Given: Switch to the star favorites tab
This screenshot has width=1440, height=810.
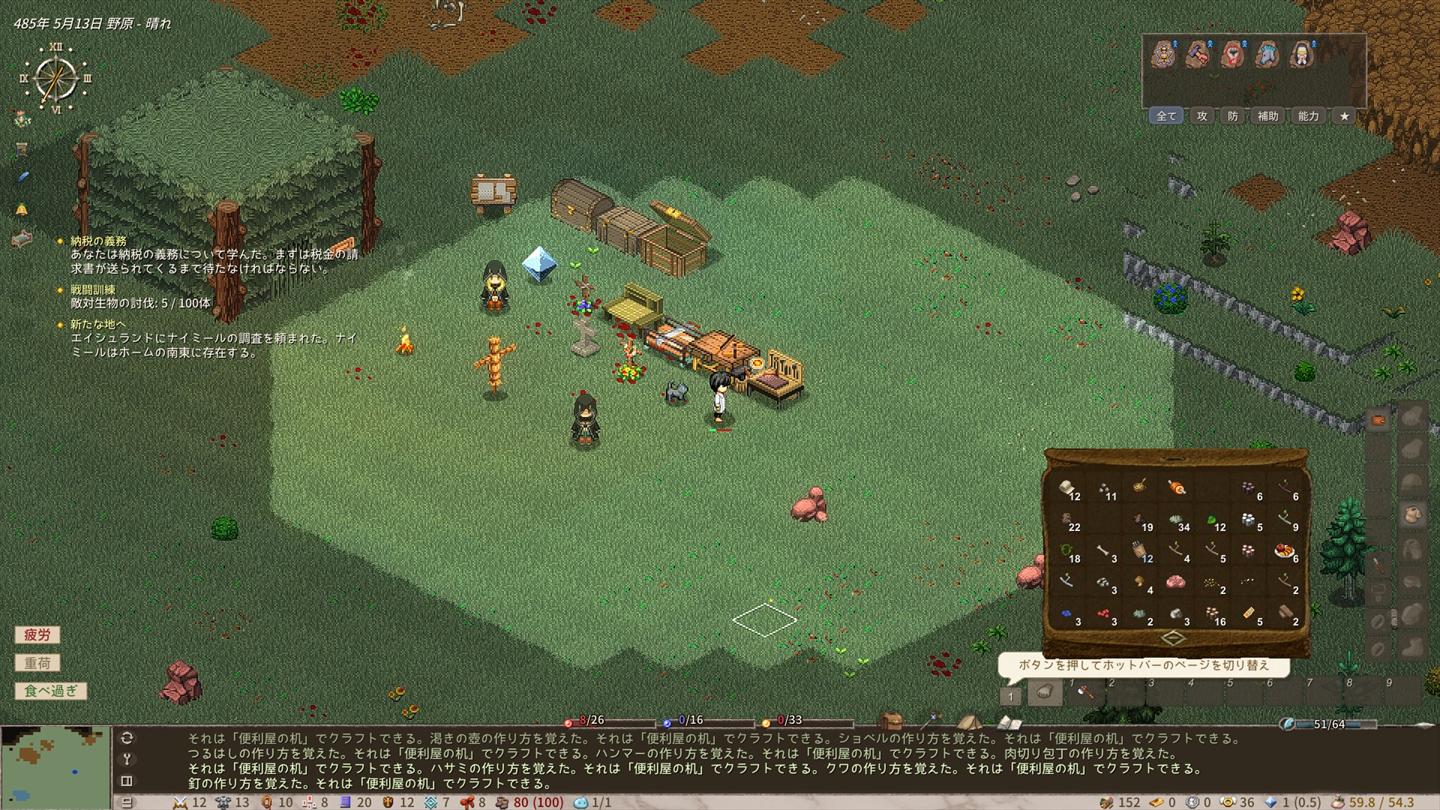Looking at the screenshot, I should (x=1344, y=116).
